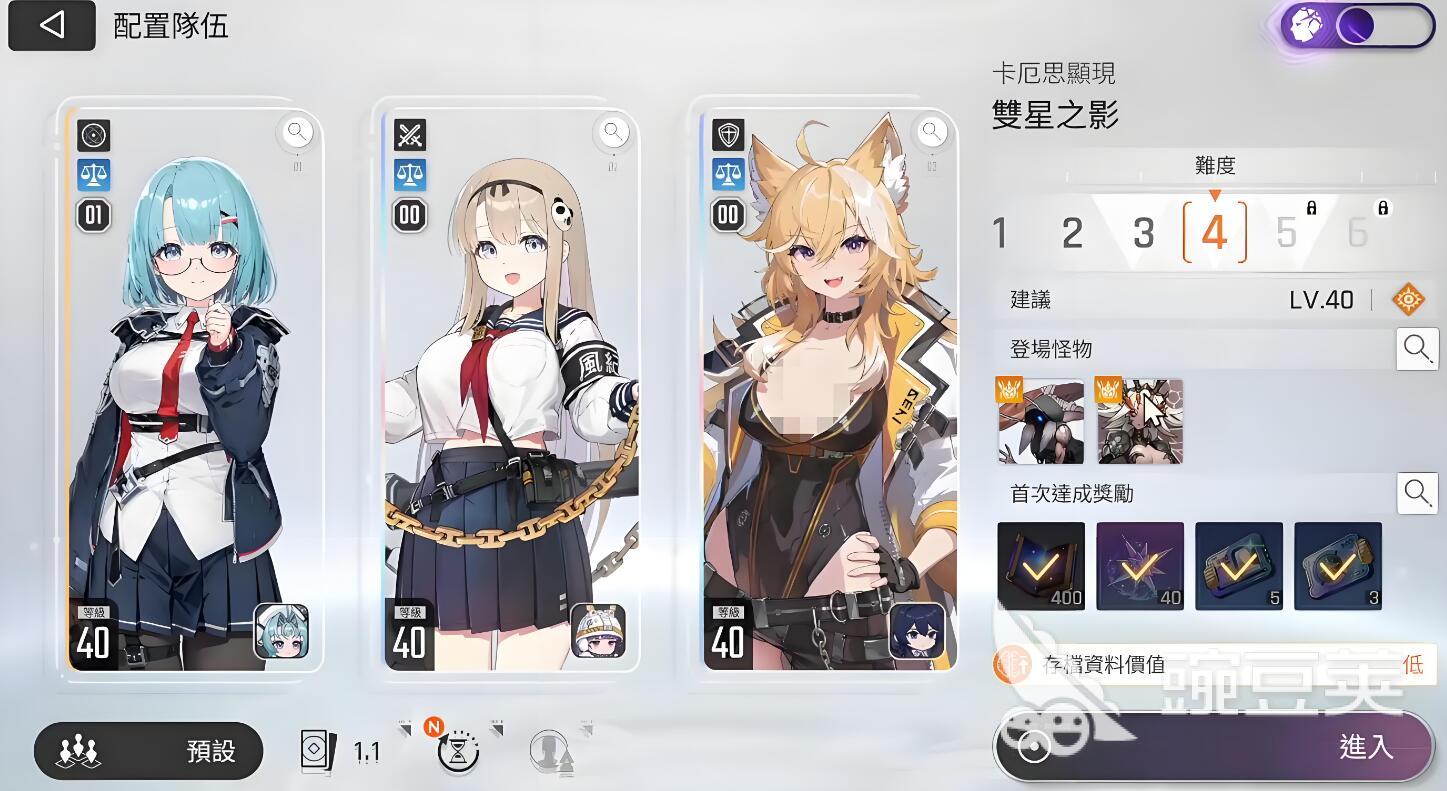Open magnifier search beside 首次達成獎勵
The image size is (1447, 791).
coord(1418,492)
